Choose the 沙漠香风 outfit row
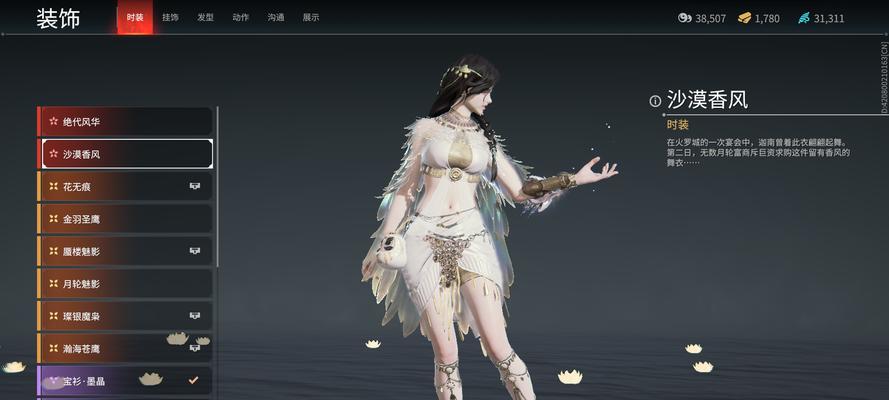 (x=125, y=154)
